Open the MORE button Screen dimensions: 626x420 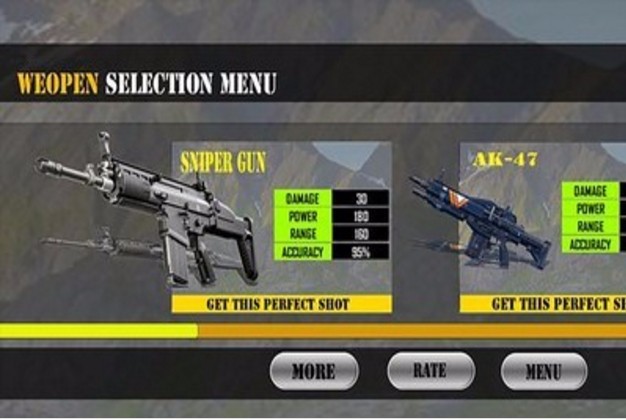coord(313,371)
